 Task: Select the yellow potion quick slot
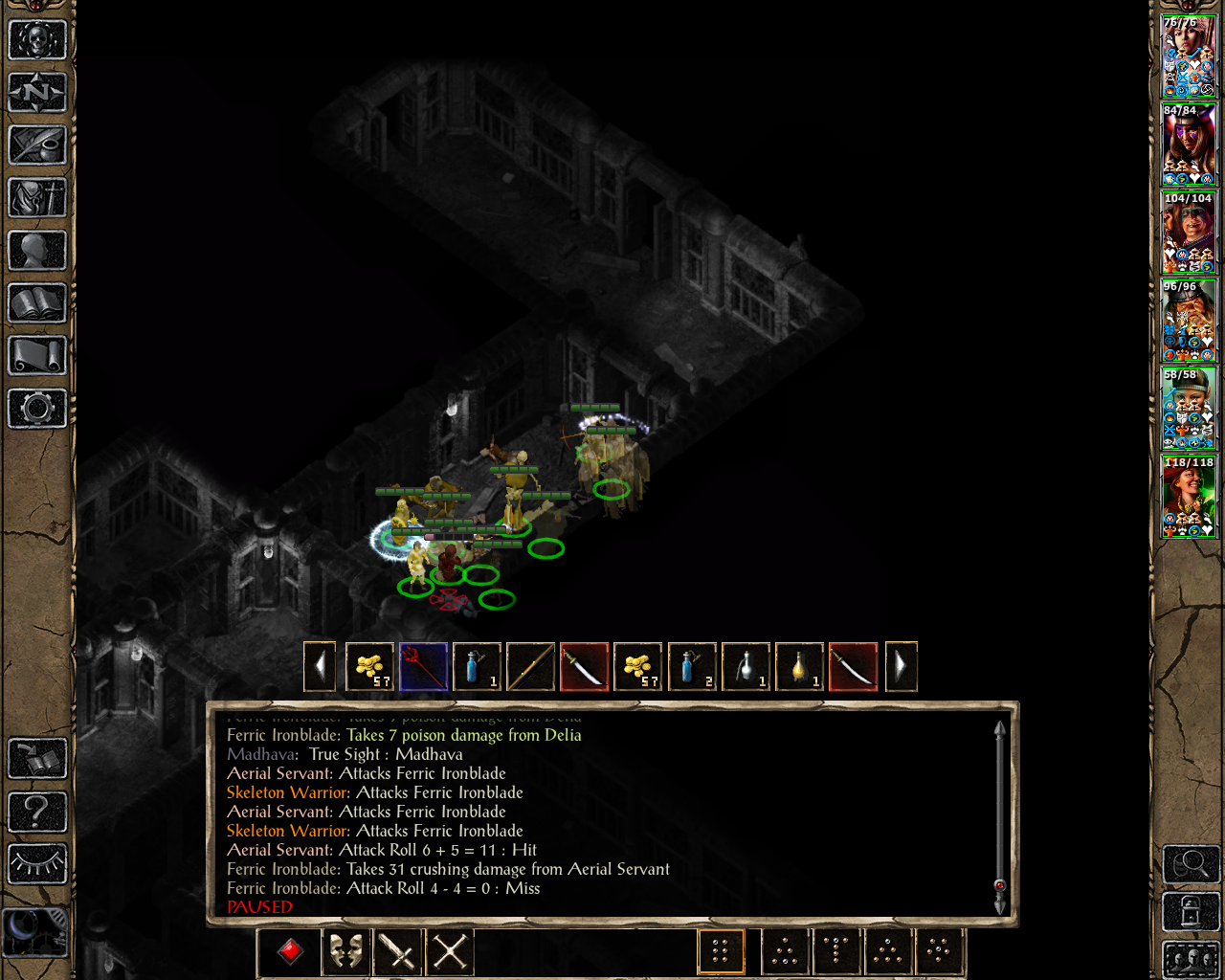click(798, 666)
